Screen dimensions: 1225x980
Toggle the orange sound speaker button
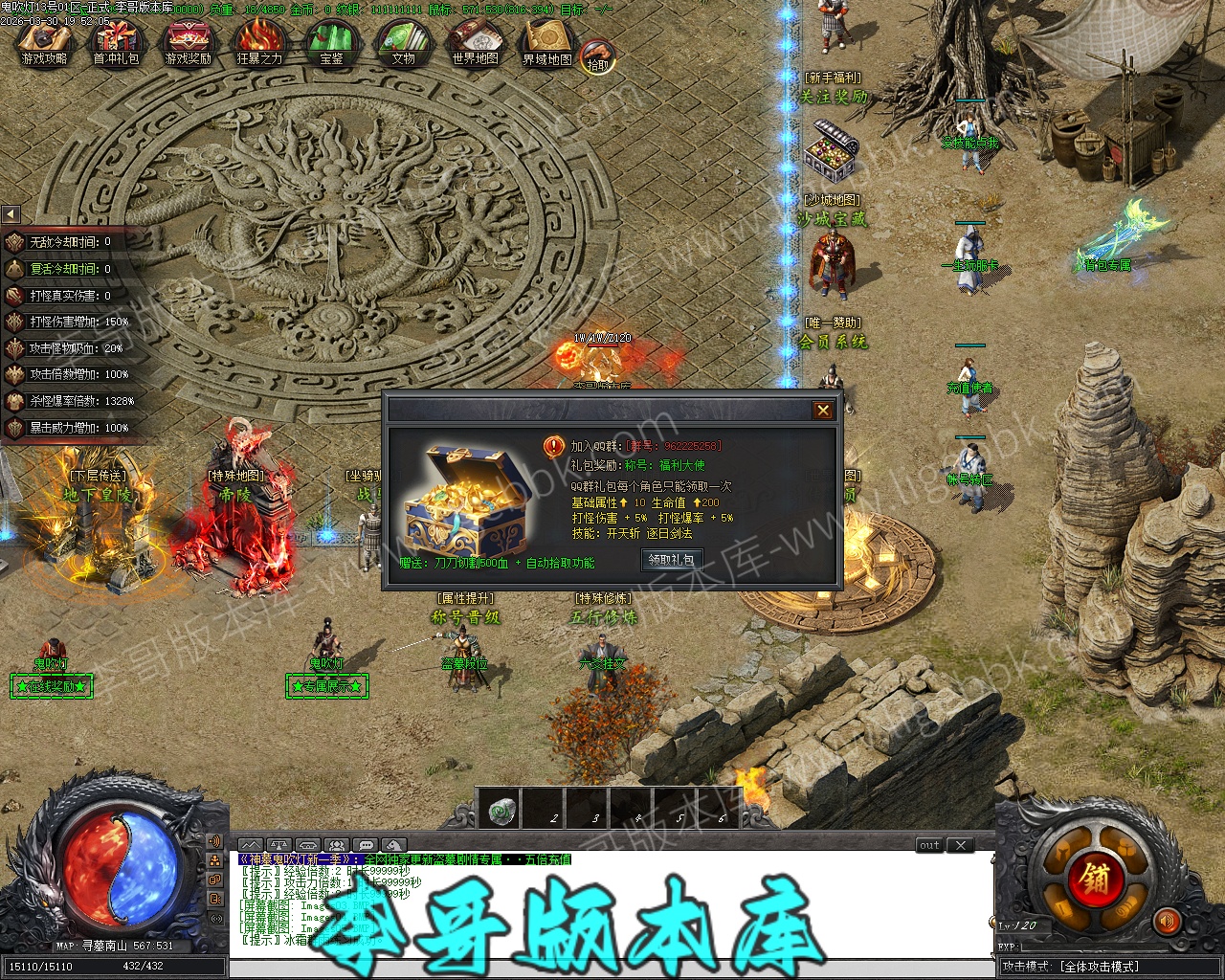pyautogui.click(x=1167, y=922)
